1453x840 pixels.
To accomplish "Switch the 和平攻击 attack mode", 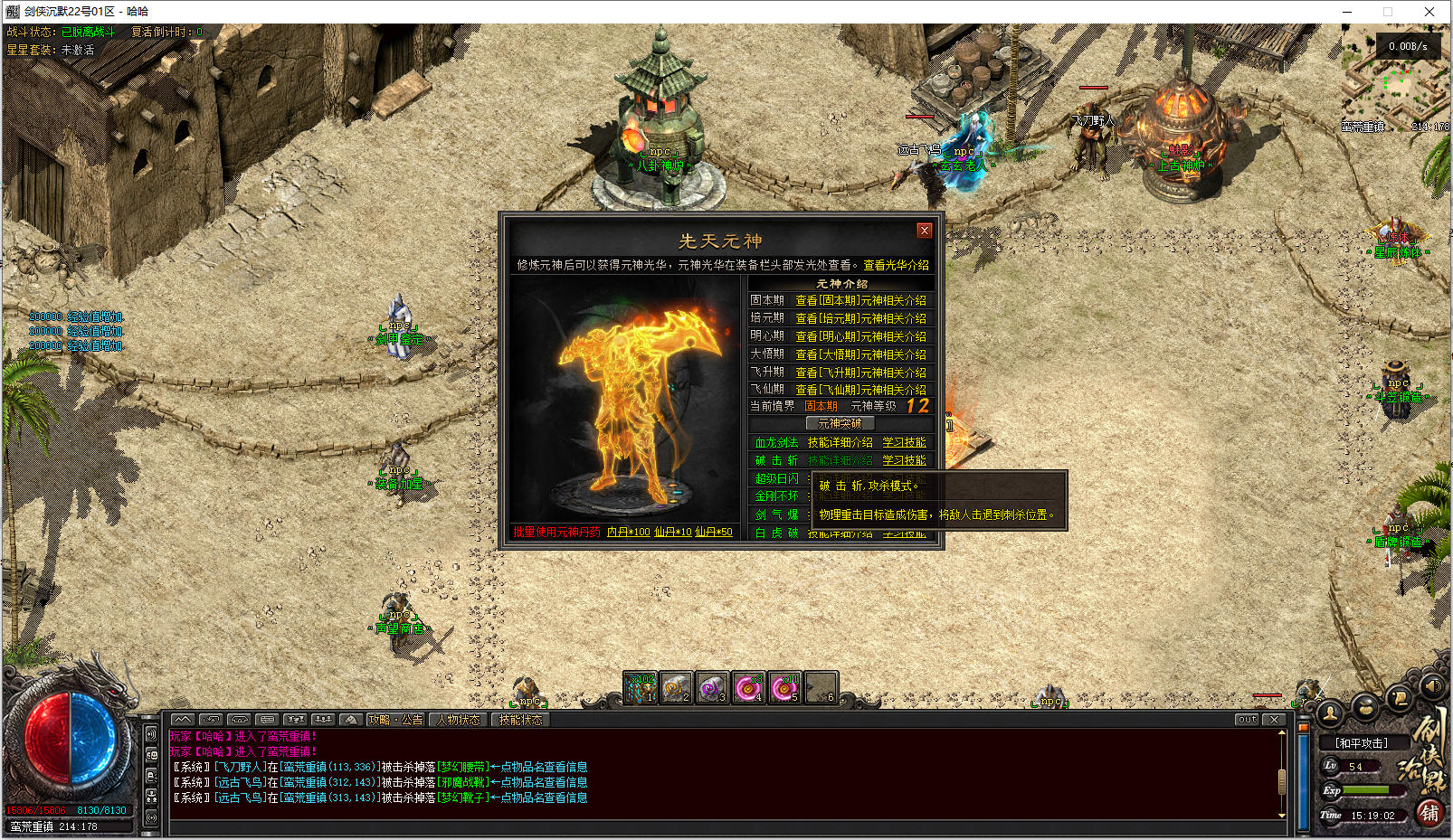I will [1361, 743].
